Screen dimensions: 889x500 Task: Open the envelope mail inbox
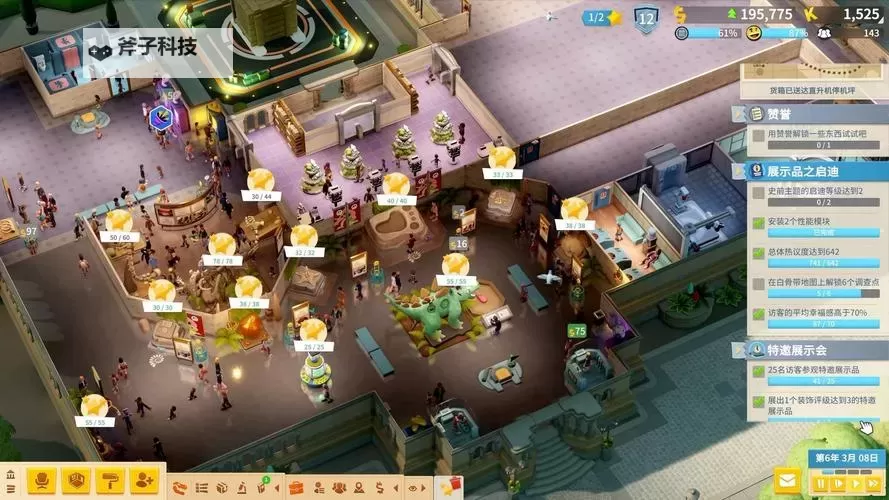pyautogui.click(x=789, y=482)
